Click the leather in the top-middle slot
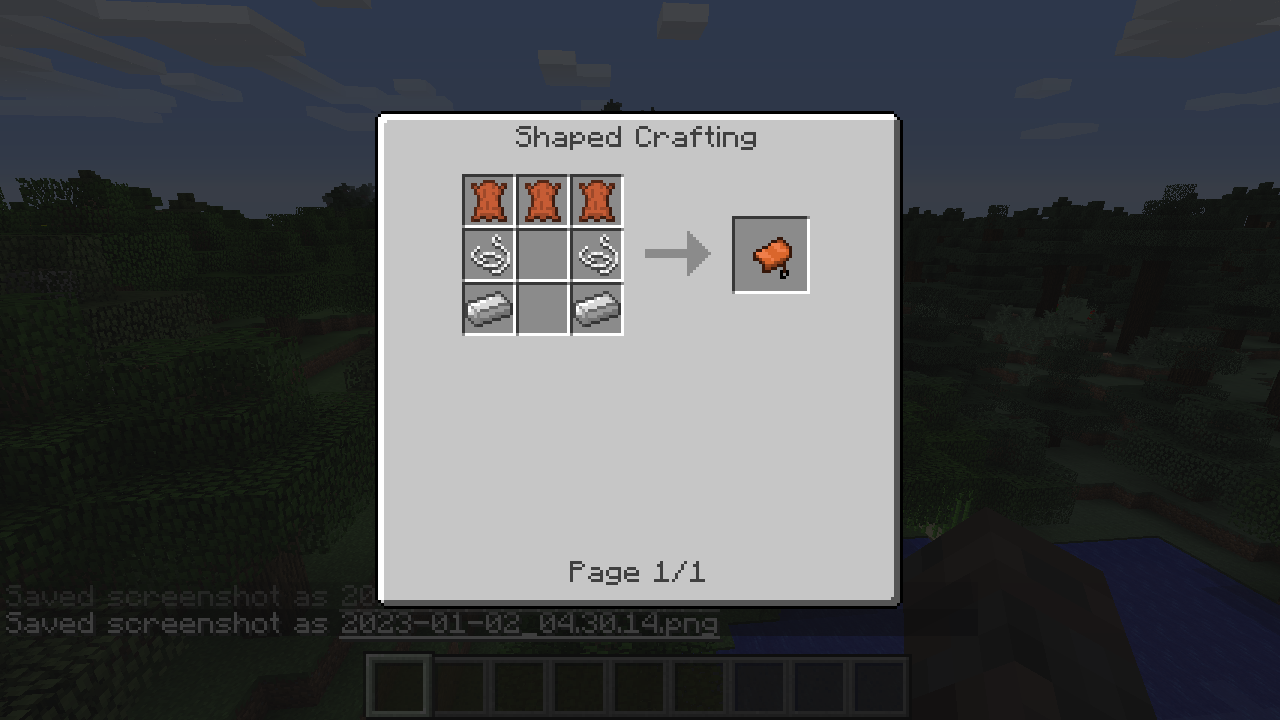 542,200
